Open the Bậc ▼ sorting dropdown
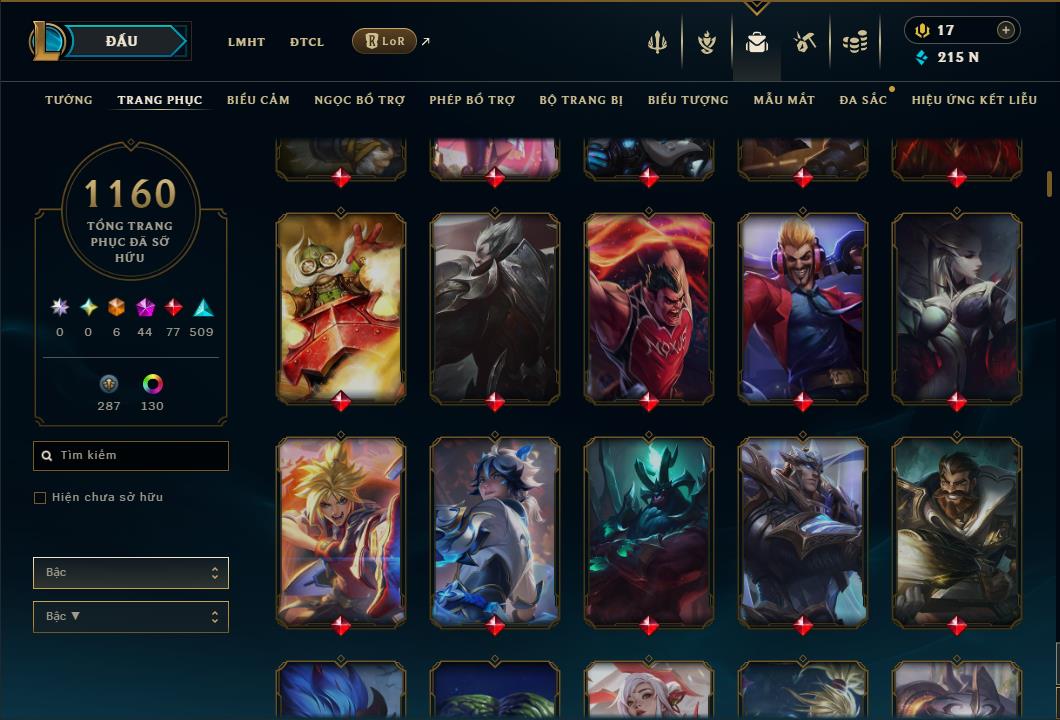1060x720 pixels. pos(131,617)
